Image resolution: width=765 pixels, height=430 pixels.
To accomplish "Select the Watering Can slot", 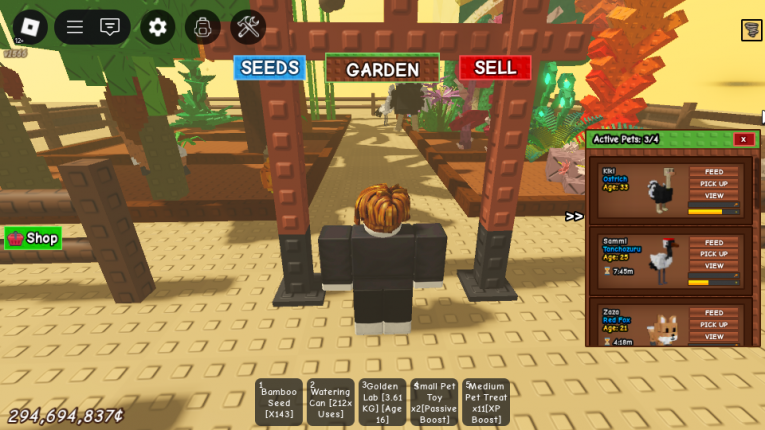I will [330, 402].
